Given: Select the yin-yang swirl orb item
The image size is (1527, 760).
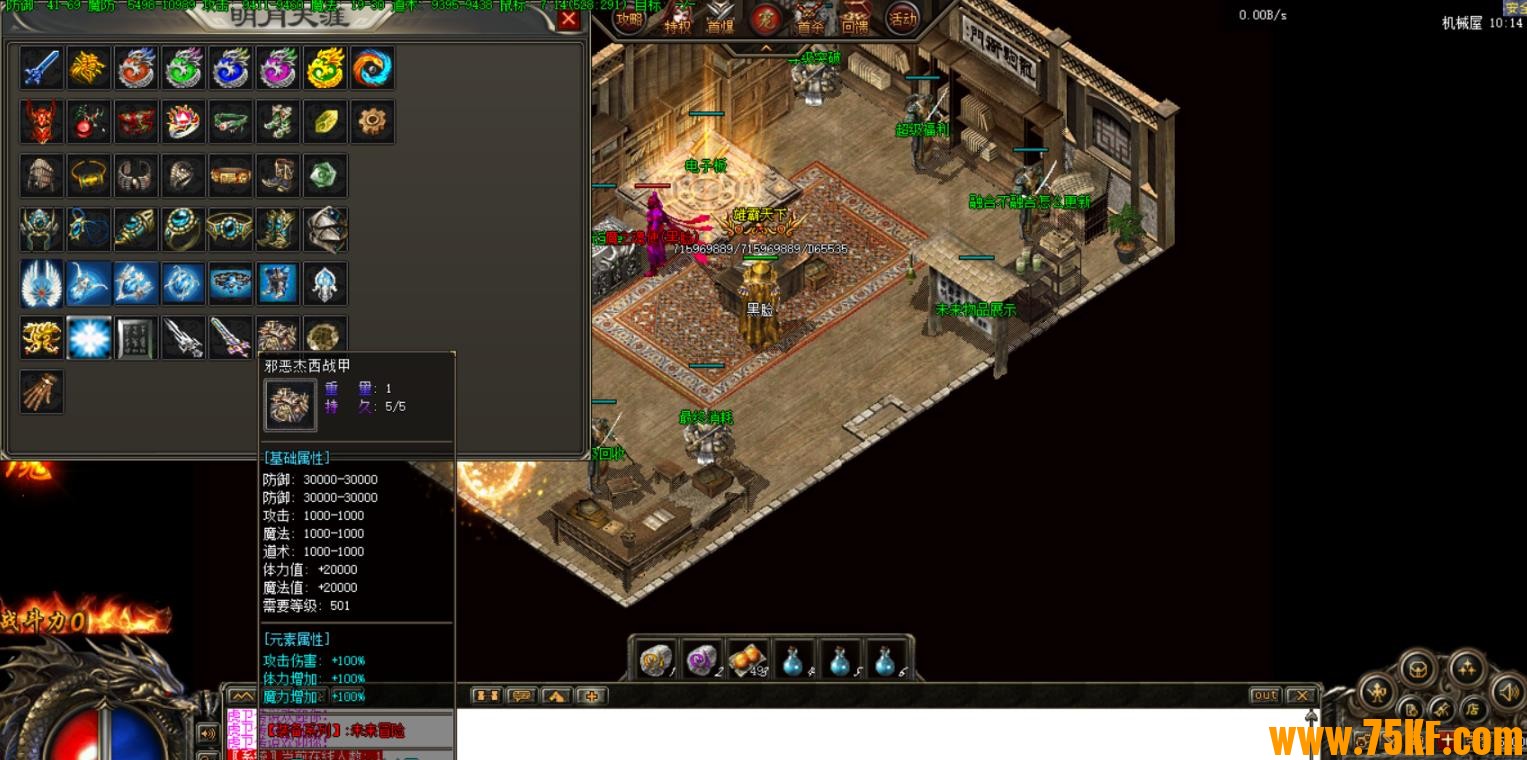Looking at the screenshot, I should 372,68.
